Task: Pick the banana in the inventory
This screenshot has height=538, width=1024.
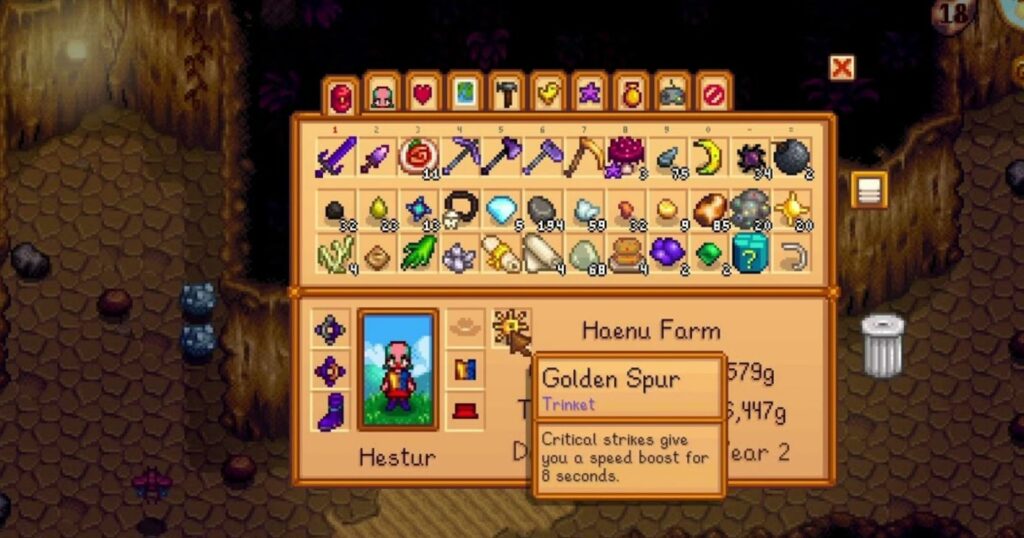Action: coord(708,157)
